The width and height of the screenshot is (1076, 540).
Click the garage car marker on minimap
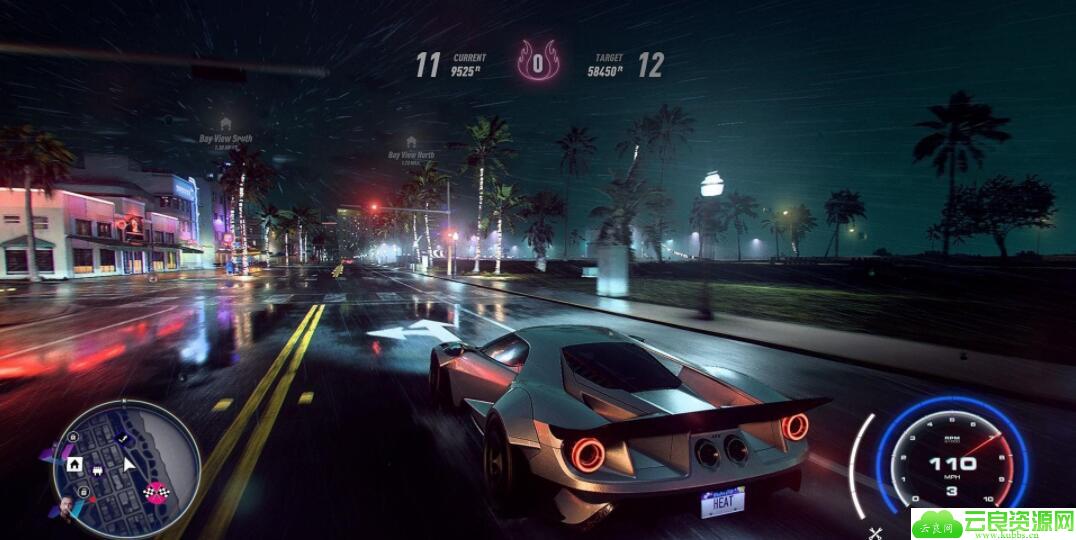pos(98,467)
